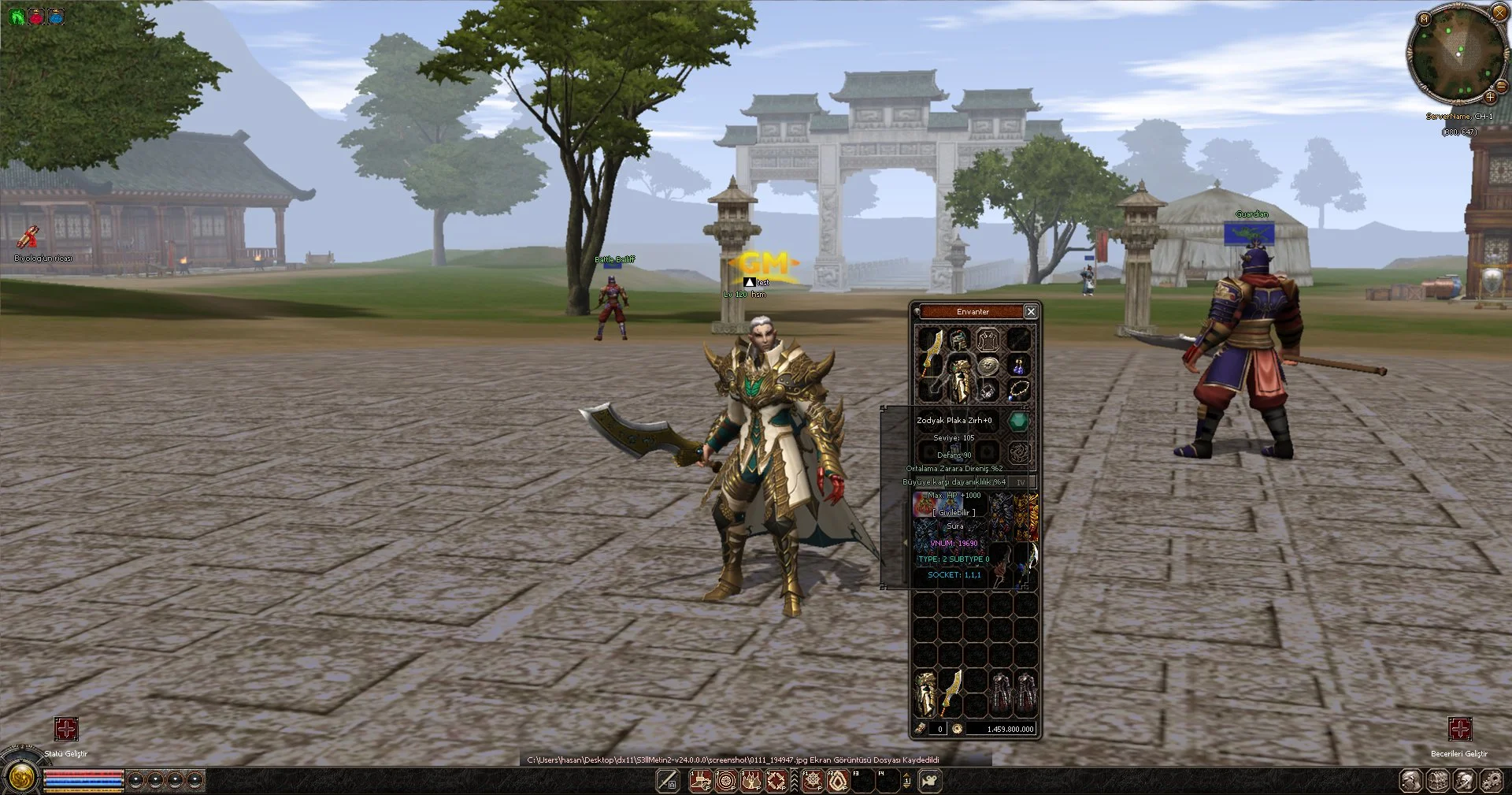Open inventory with the treasure chest icon
The height and width of the screenshot is (795, 1512).
pyautogui.click(x=1438, y=781)
